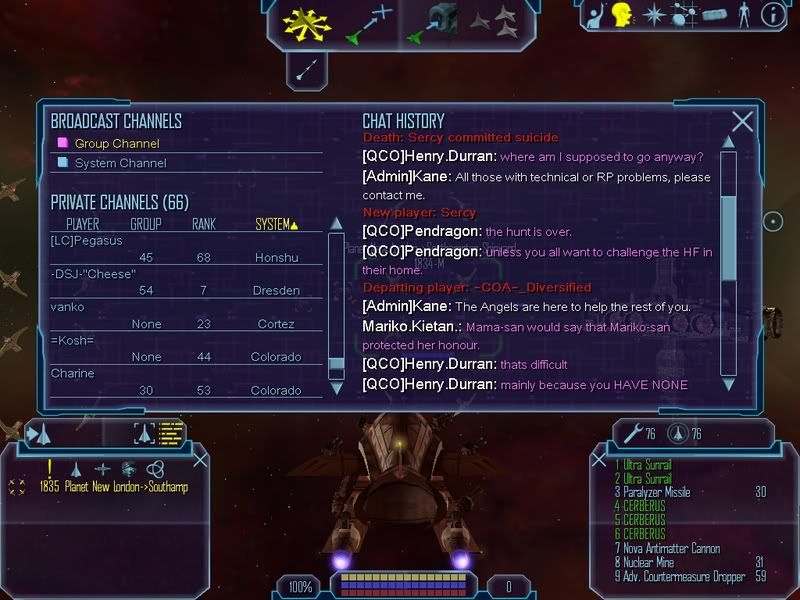Open the information icon at top right
This screenshot has height=600, width=800.
pyautogui.click(x=770, y=15)
